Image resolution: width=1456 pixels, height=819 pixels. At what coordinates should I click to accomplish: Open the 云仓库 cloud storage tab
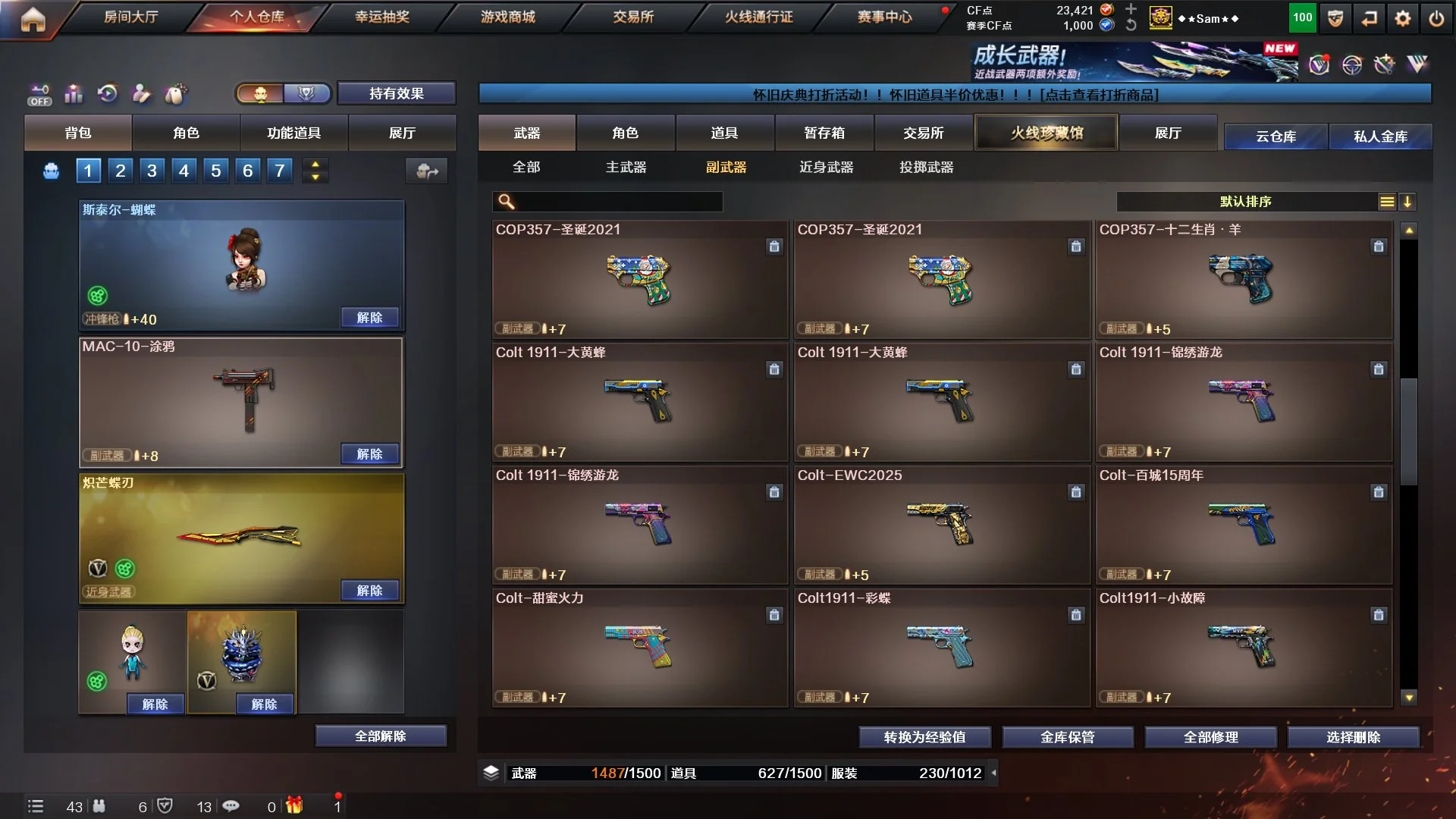tap(1276, 136)
